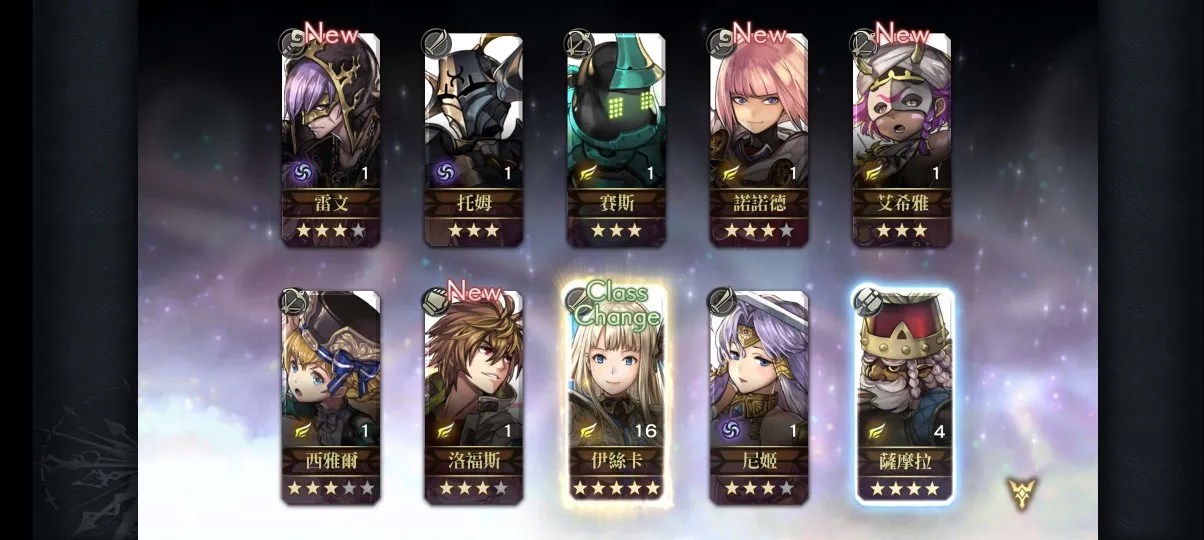Tap the golden emblem skip icon
1204x540 pixels.
(x=1022, y=492)
